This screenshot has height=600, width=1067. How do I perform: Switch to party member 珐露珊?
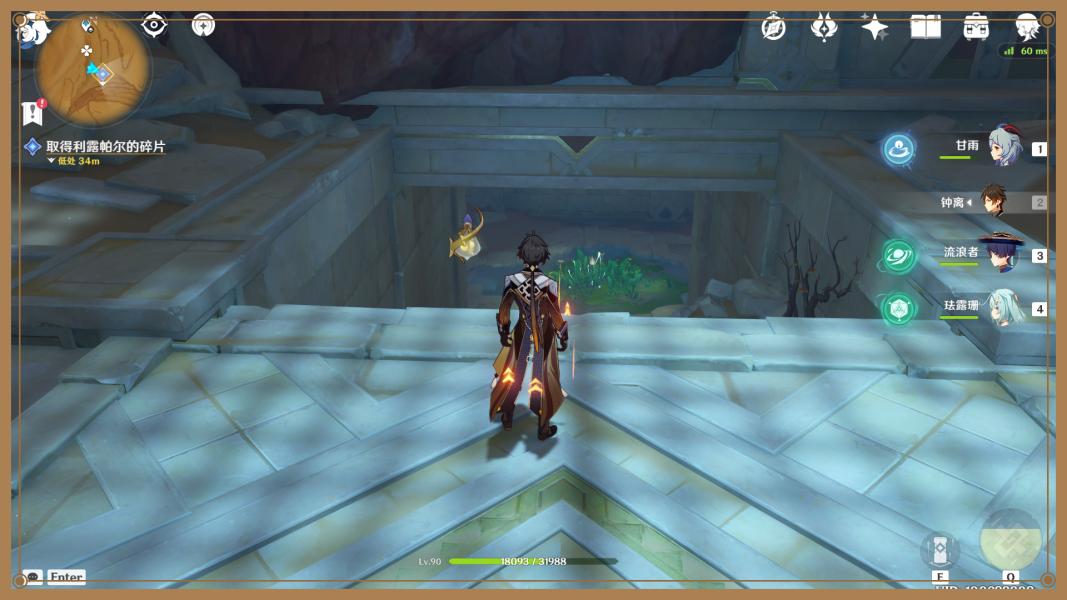click(1003, 307)
